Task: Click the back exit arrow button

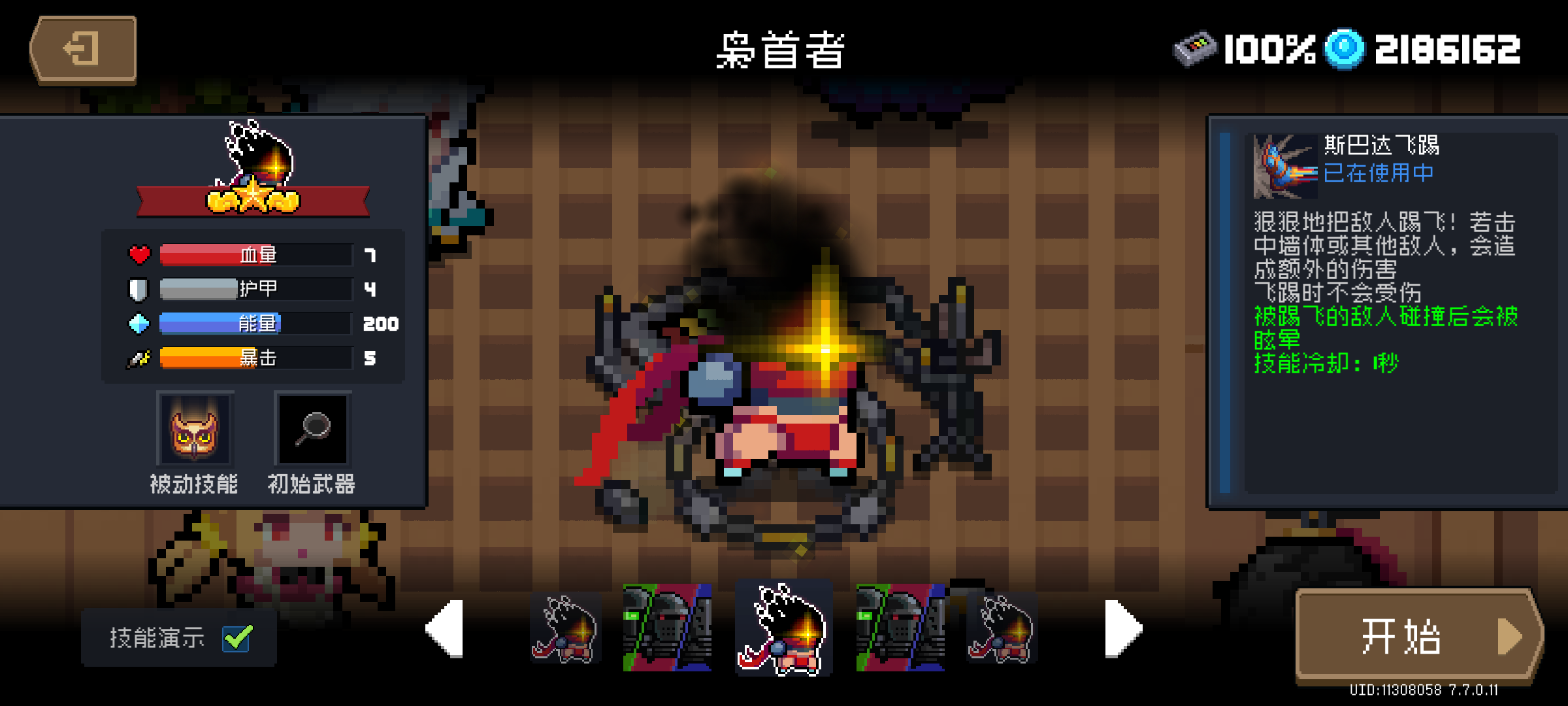Action: [84, 48]
